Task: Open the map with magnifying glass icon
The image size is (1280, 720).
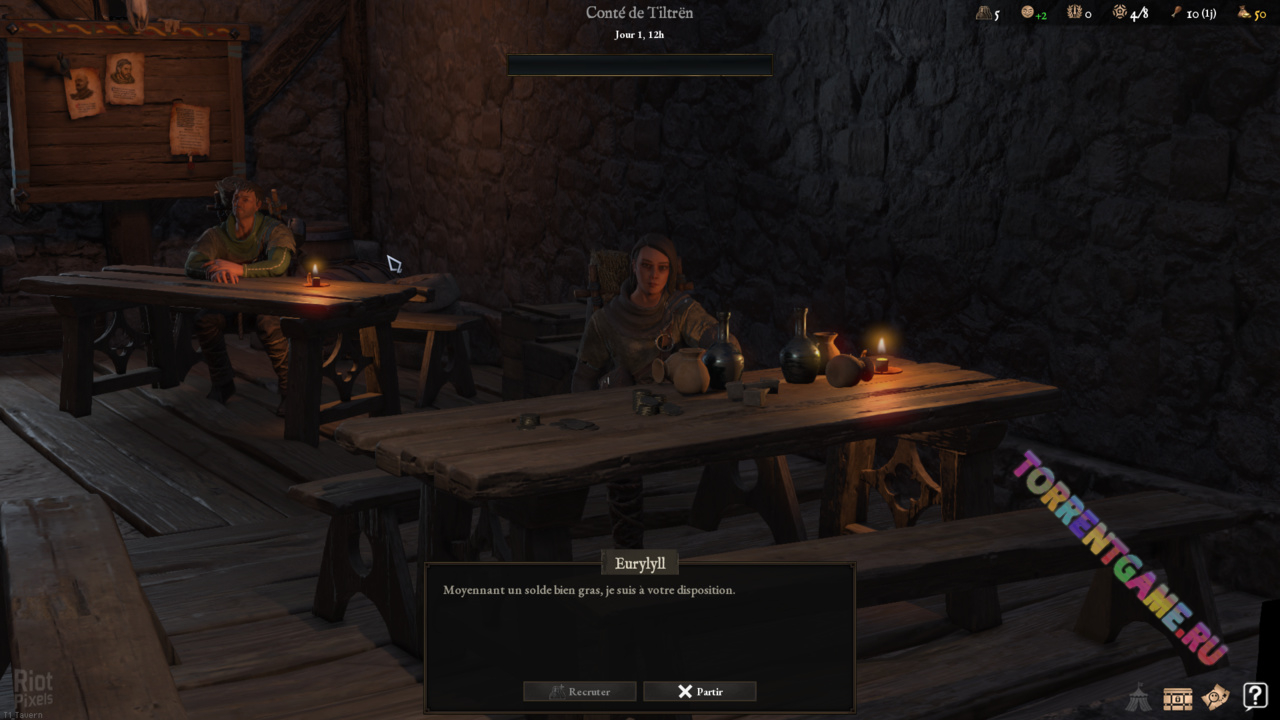Action: click(x=1216, y=696)
